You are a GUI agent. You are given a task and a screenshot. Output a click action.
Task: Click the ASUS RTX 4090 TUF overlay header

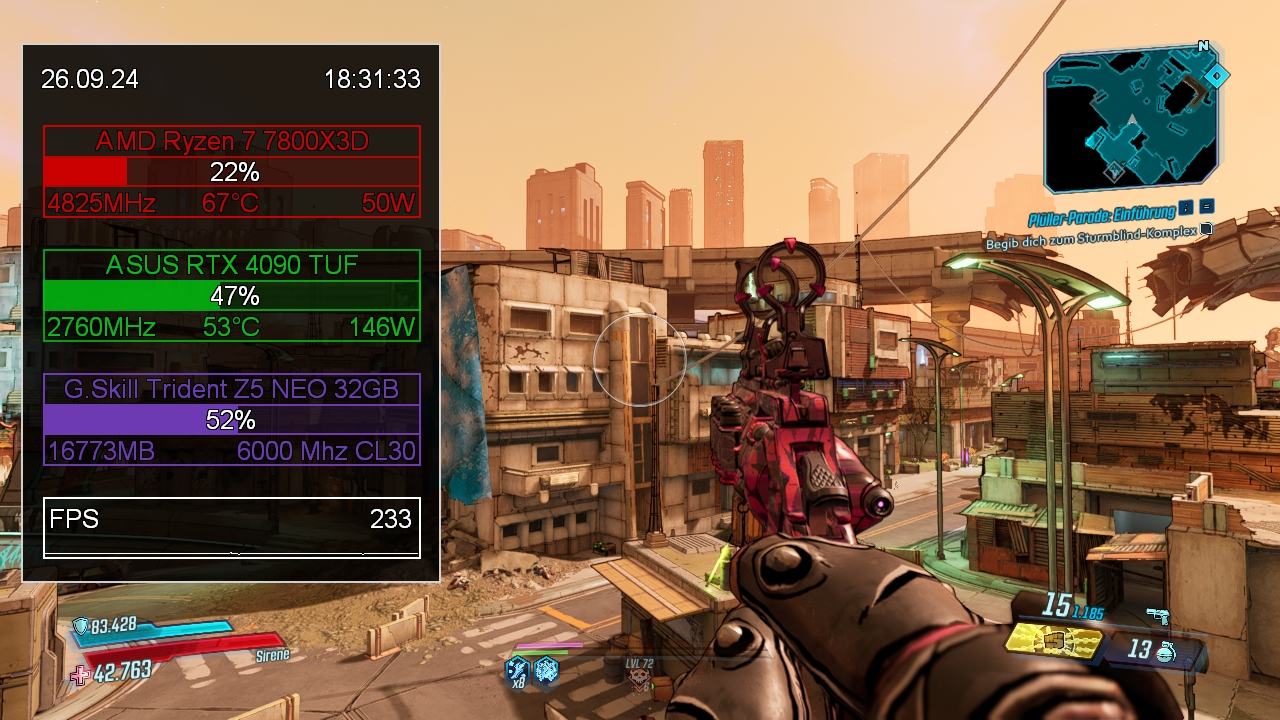[x=232, y=265]
